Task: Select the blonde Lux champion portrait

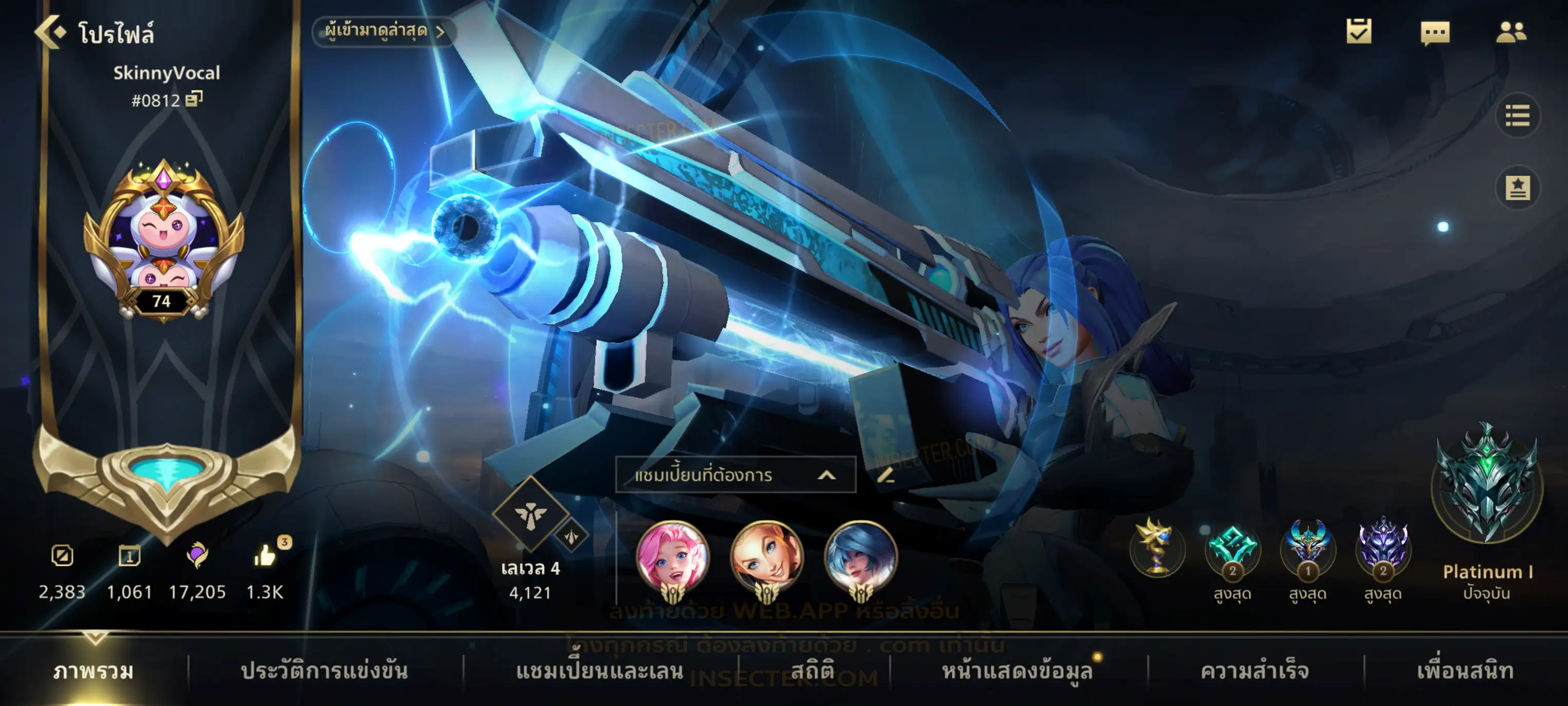Action: (766, 557)
